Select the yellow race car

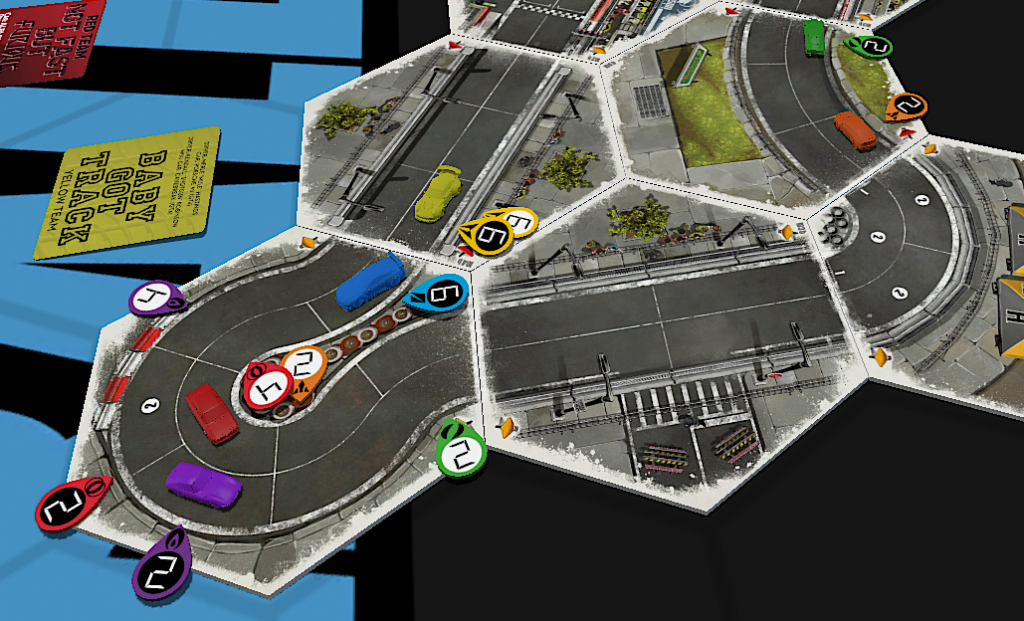point(439,194)
